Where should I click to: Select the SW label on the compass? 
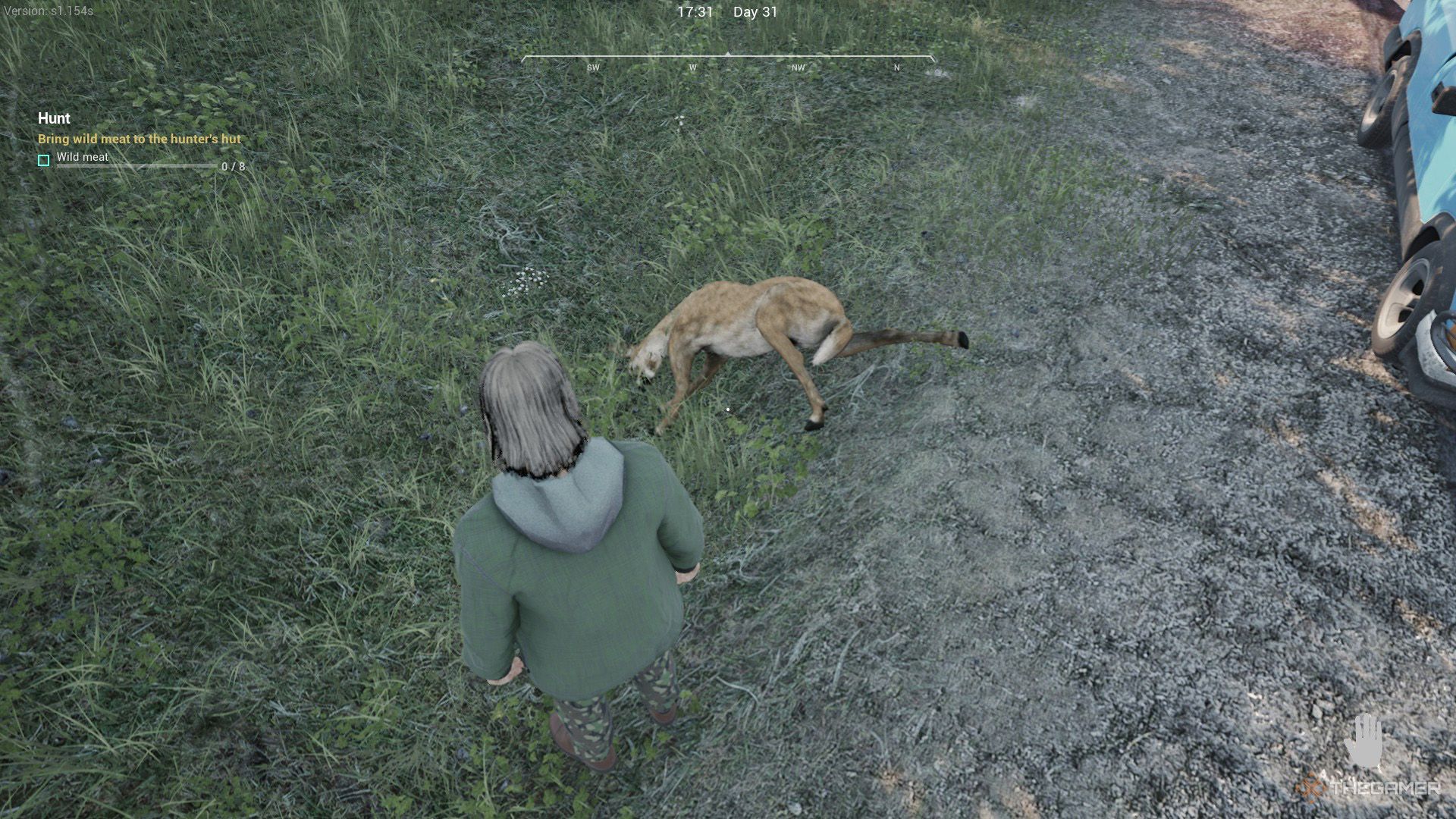593,67
